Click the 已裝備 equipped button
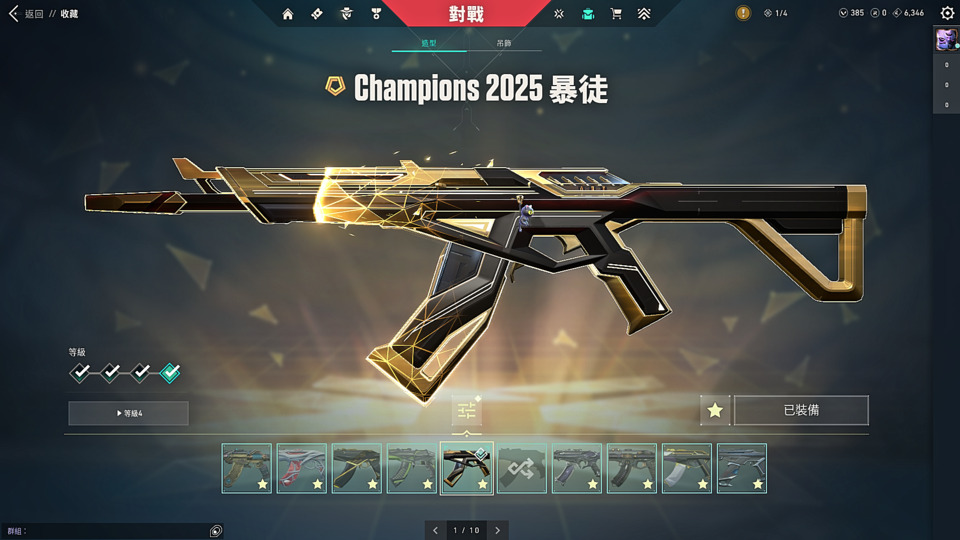 [x=801, y=410]
